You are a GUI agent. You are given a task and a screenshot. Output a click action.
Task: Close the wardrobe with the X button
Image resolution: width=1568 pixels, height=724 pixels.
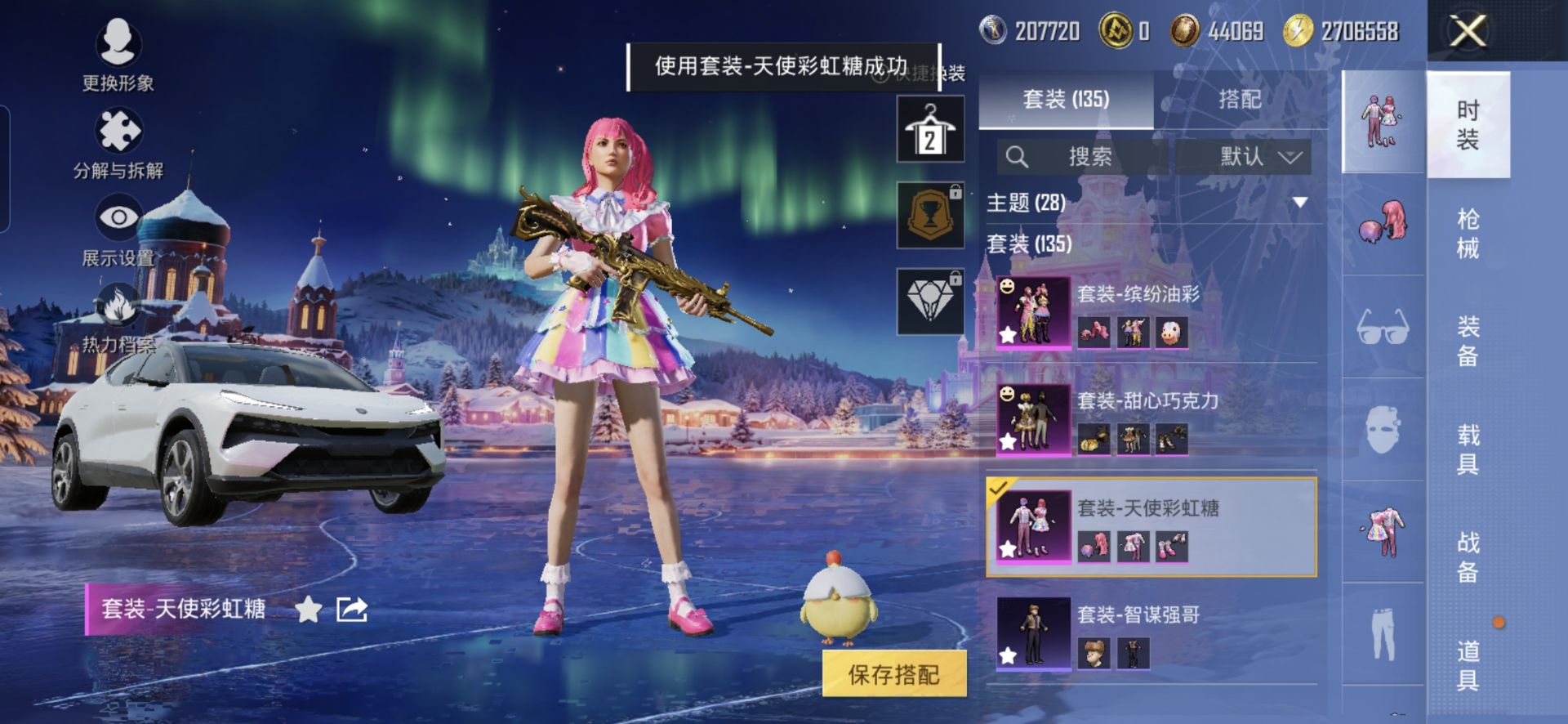pos(1468,33)
